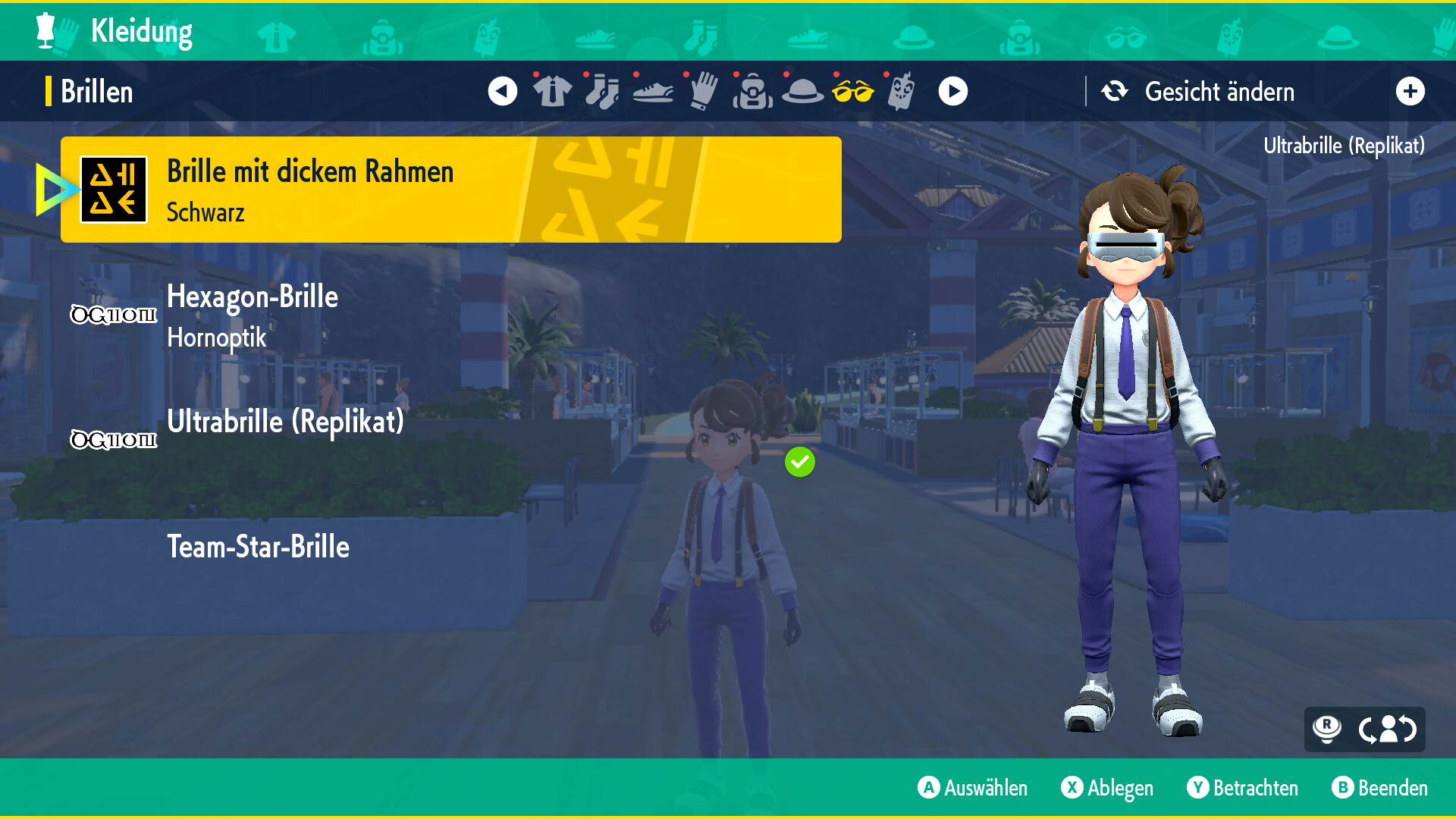Go to next clothing category arrow
Screen dimensions: 1456x819
click(x=952, y=92)
